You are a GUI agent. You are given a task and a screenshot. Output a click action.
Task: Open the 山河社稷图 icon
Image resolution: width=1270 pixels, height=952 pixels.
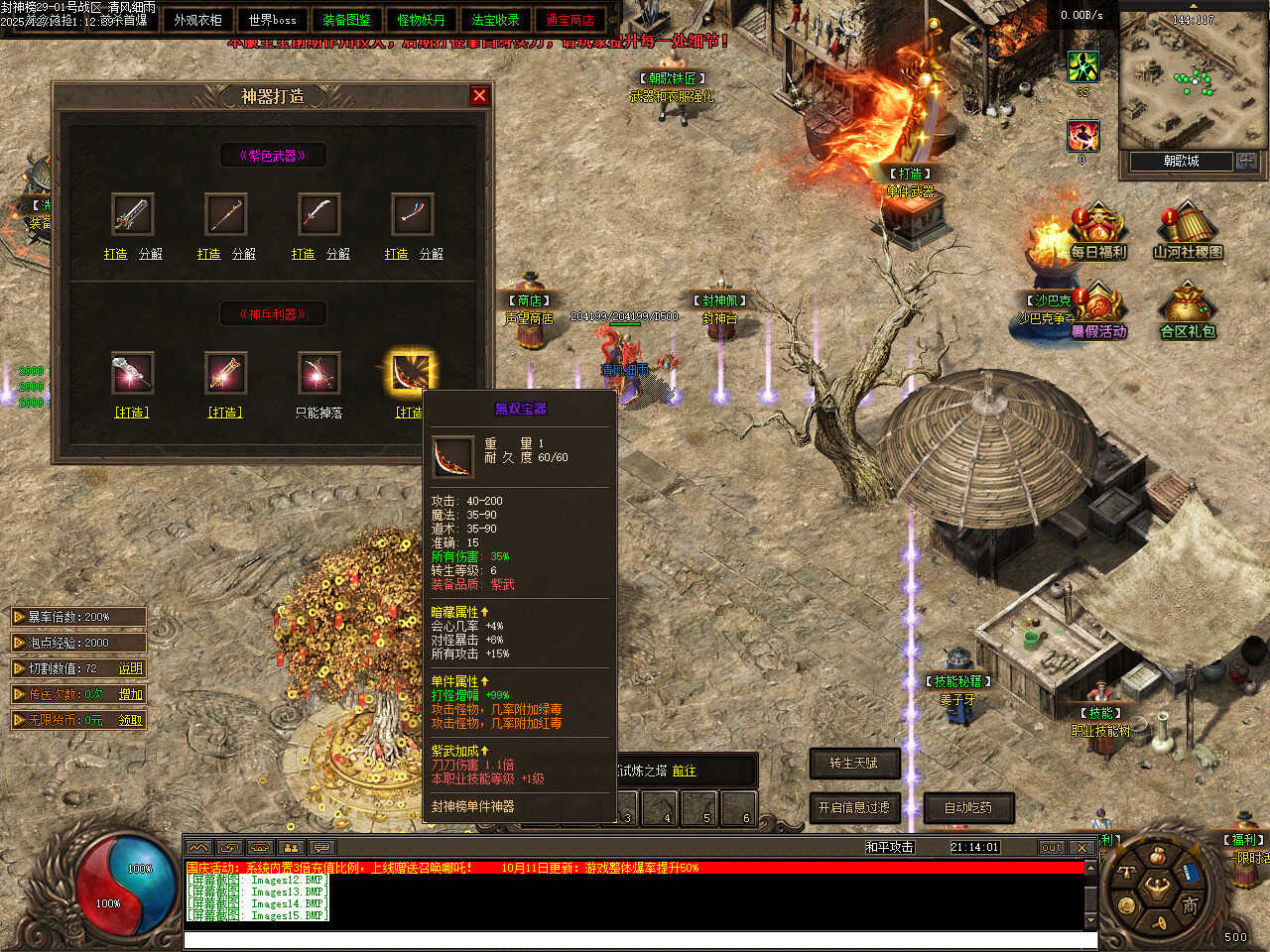click(1188, 230)
